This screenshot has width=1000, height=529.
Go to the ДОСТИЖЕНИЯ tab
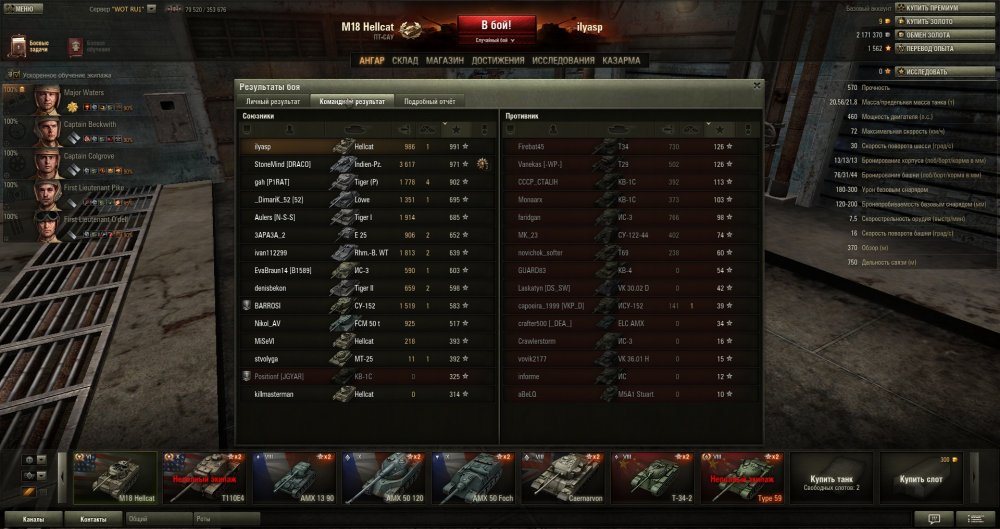coord(498,60)
